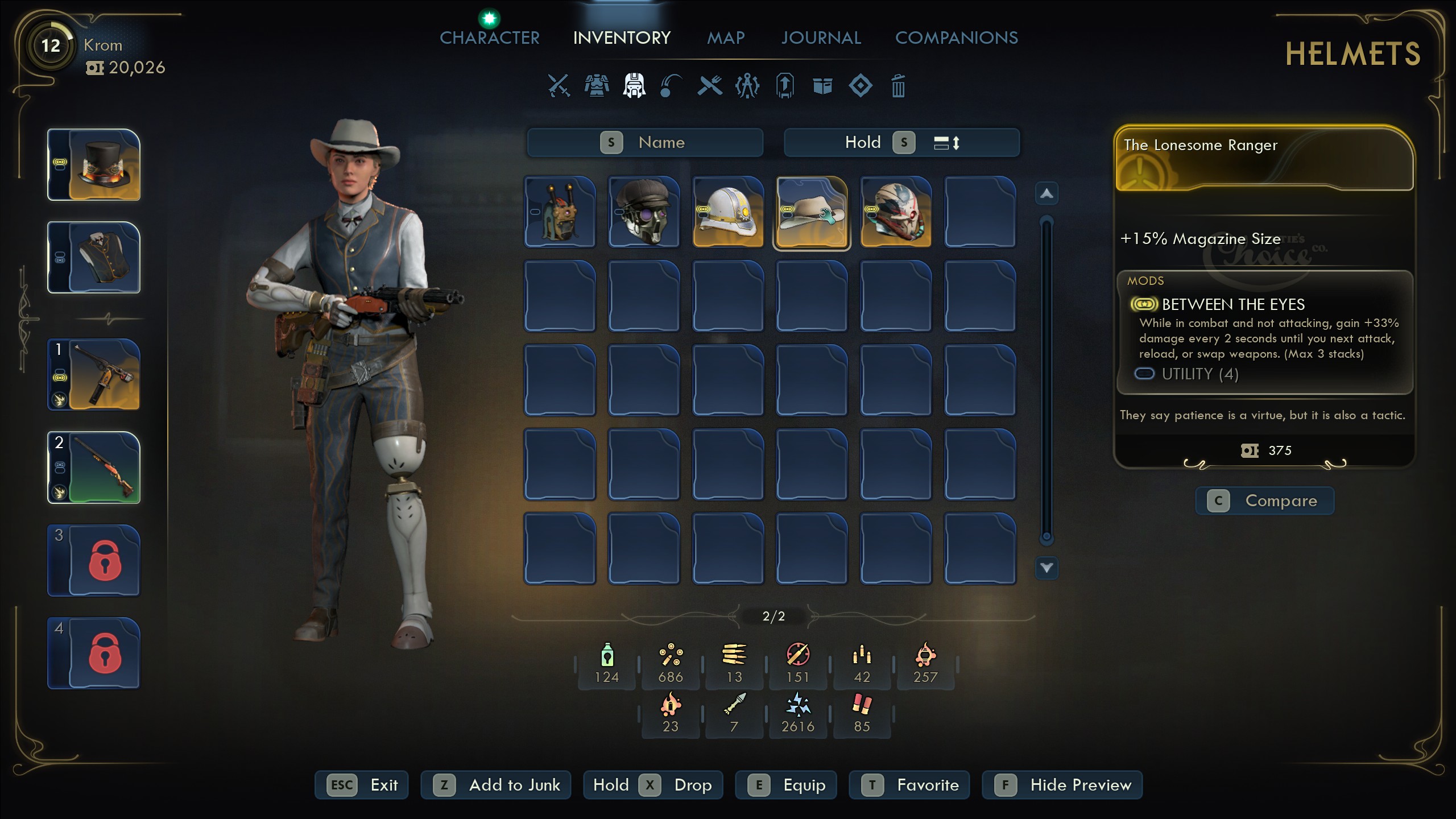Click Add to Junk at the bottom
This screenshot has height=819, width=1456.
pos(495,785)
